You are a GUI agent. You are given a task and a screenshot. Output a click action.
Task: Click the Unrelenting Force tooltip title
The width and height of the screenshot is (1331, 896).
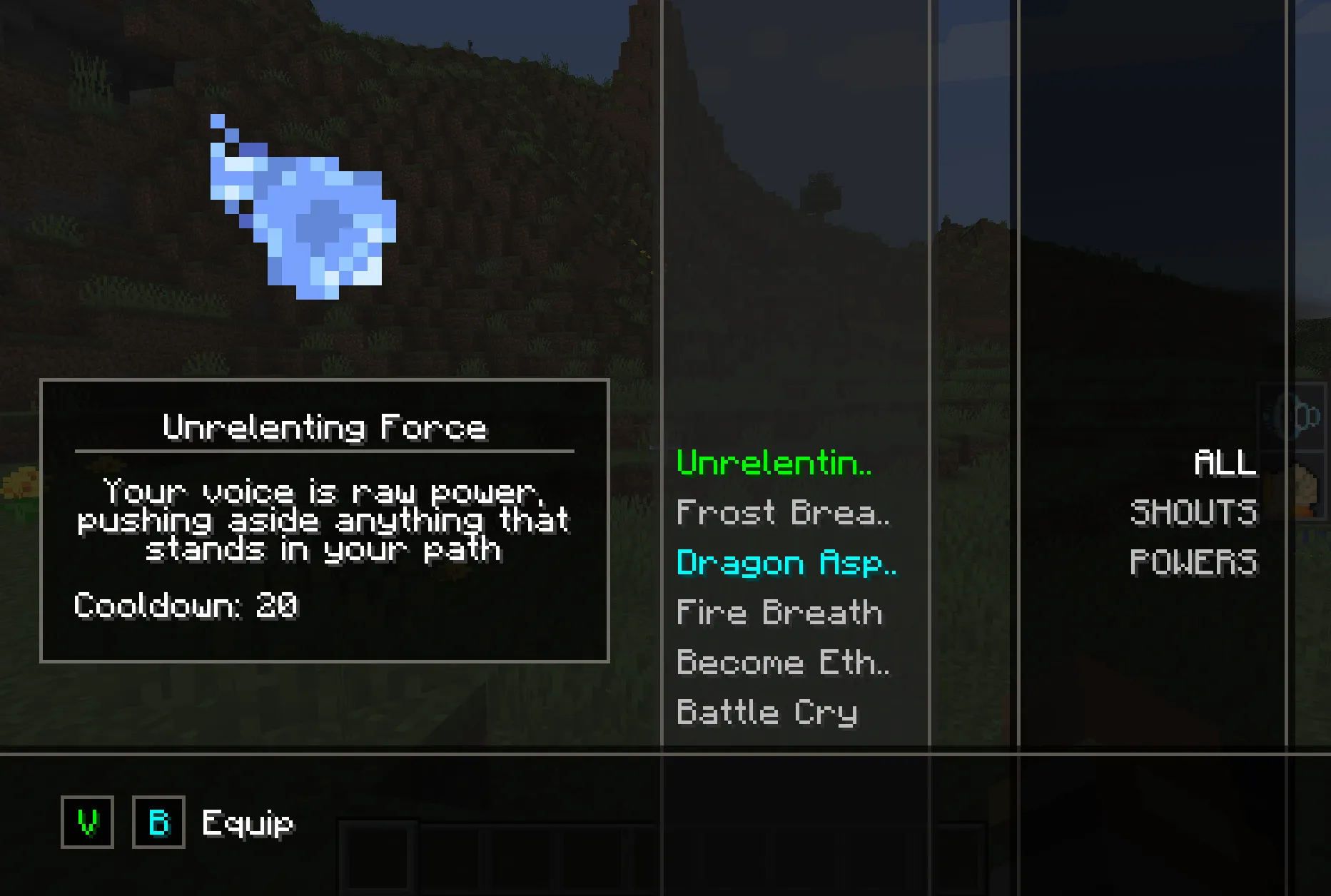pos(325,426)
